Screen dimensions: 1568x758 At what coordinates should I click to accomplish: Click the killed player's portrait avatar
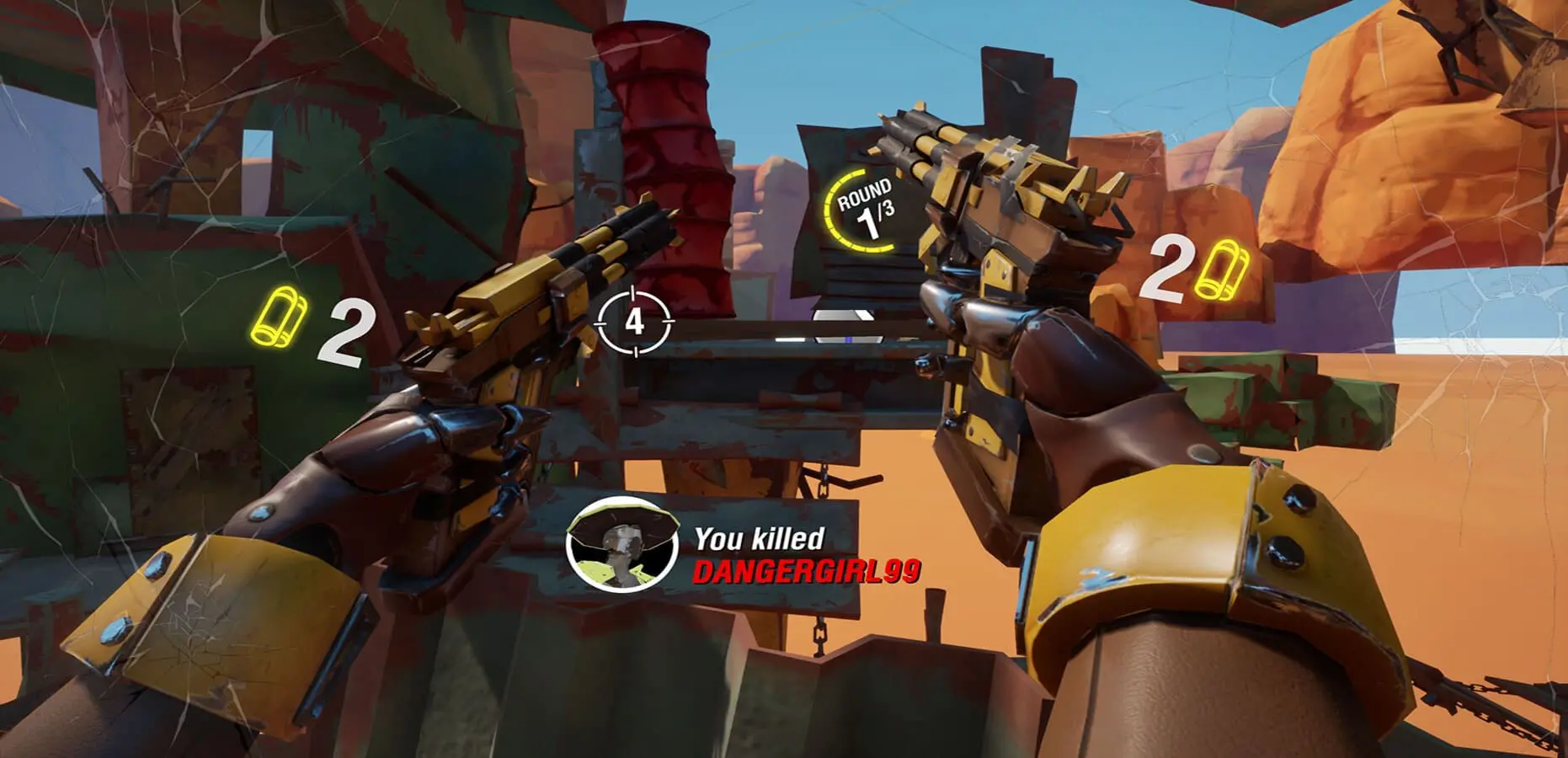click(x=622, y=545)
